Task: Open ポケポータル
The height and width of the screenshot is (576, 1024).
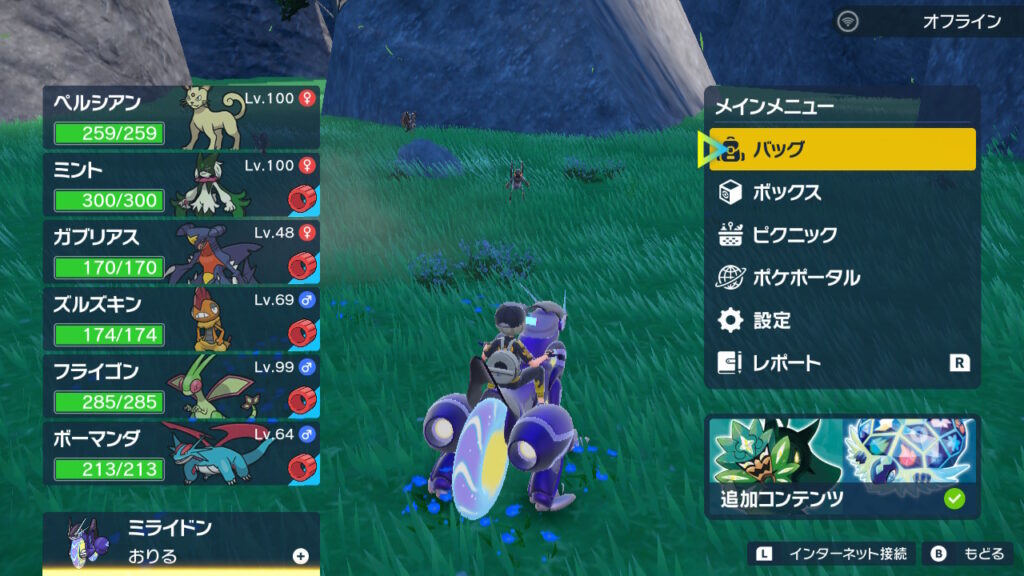Action: tap(842, 278)
